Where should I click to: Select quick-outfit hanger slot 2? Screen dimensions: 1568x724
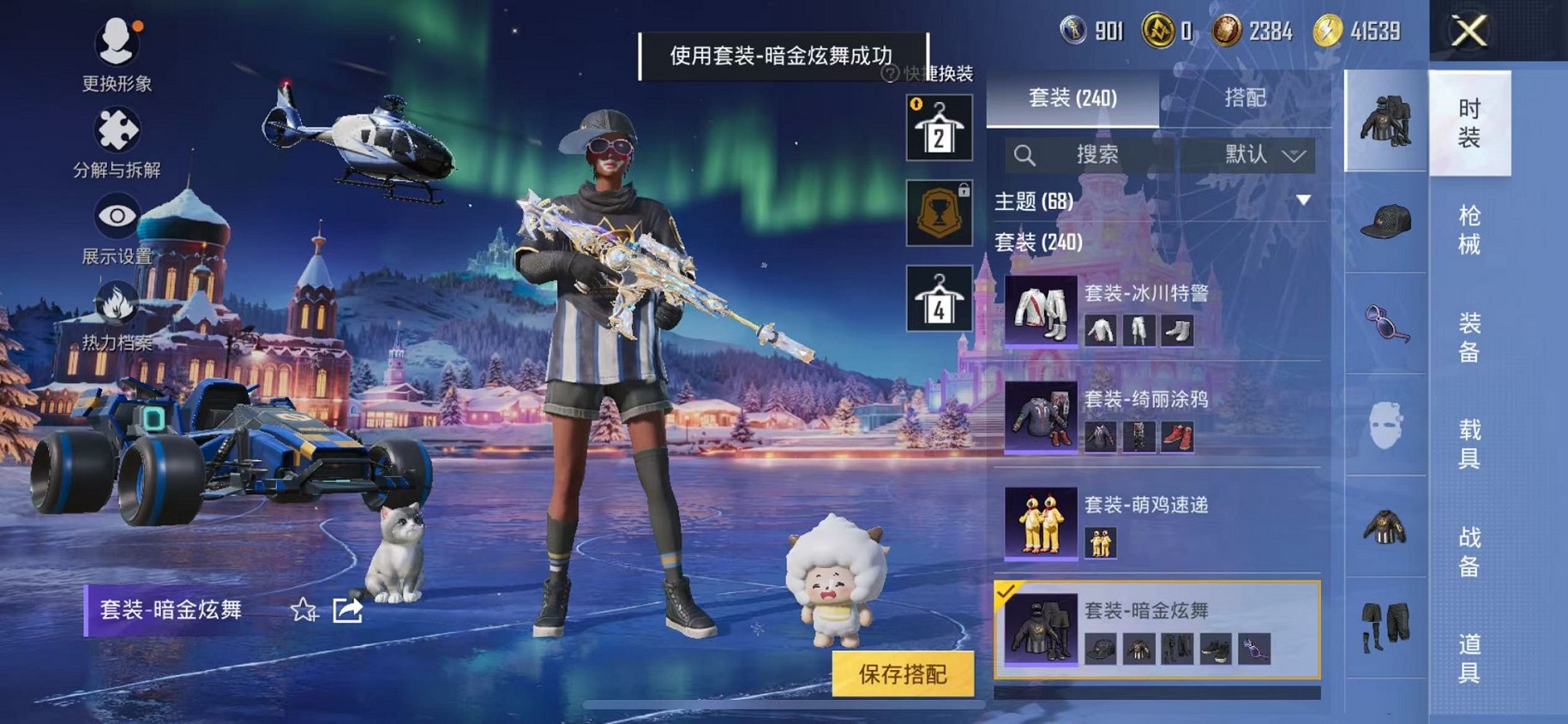click(x=939, y=129)
